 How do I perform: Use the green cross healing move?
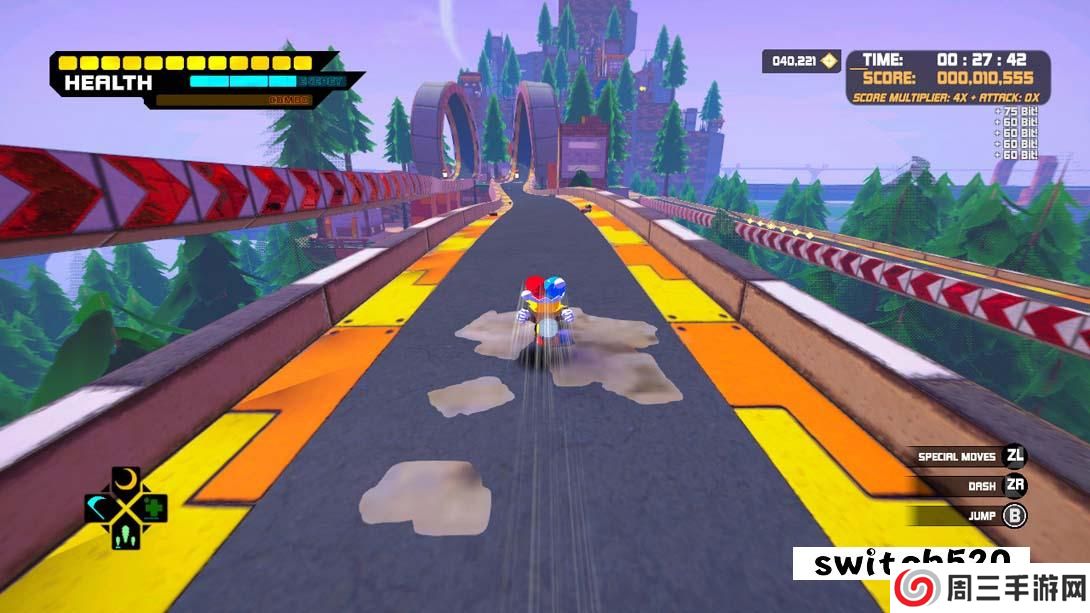click(x=153, y=507)
